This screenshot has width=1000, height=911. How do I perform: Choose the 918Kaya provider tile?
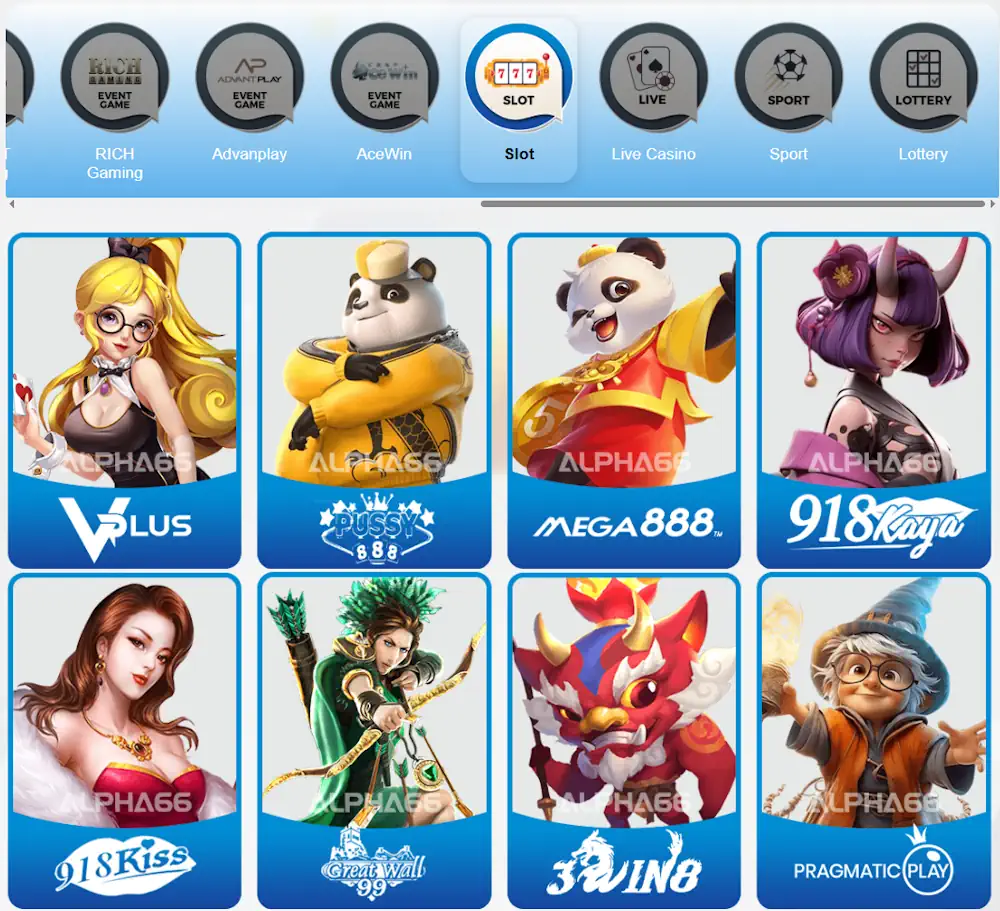[x=874, y=400]
